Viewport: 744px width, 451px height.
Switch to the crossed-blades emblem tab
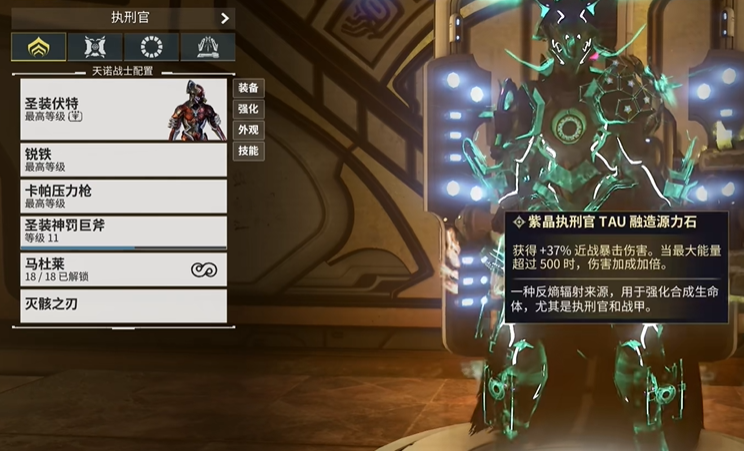[96, 47]
